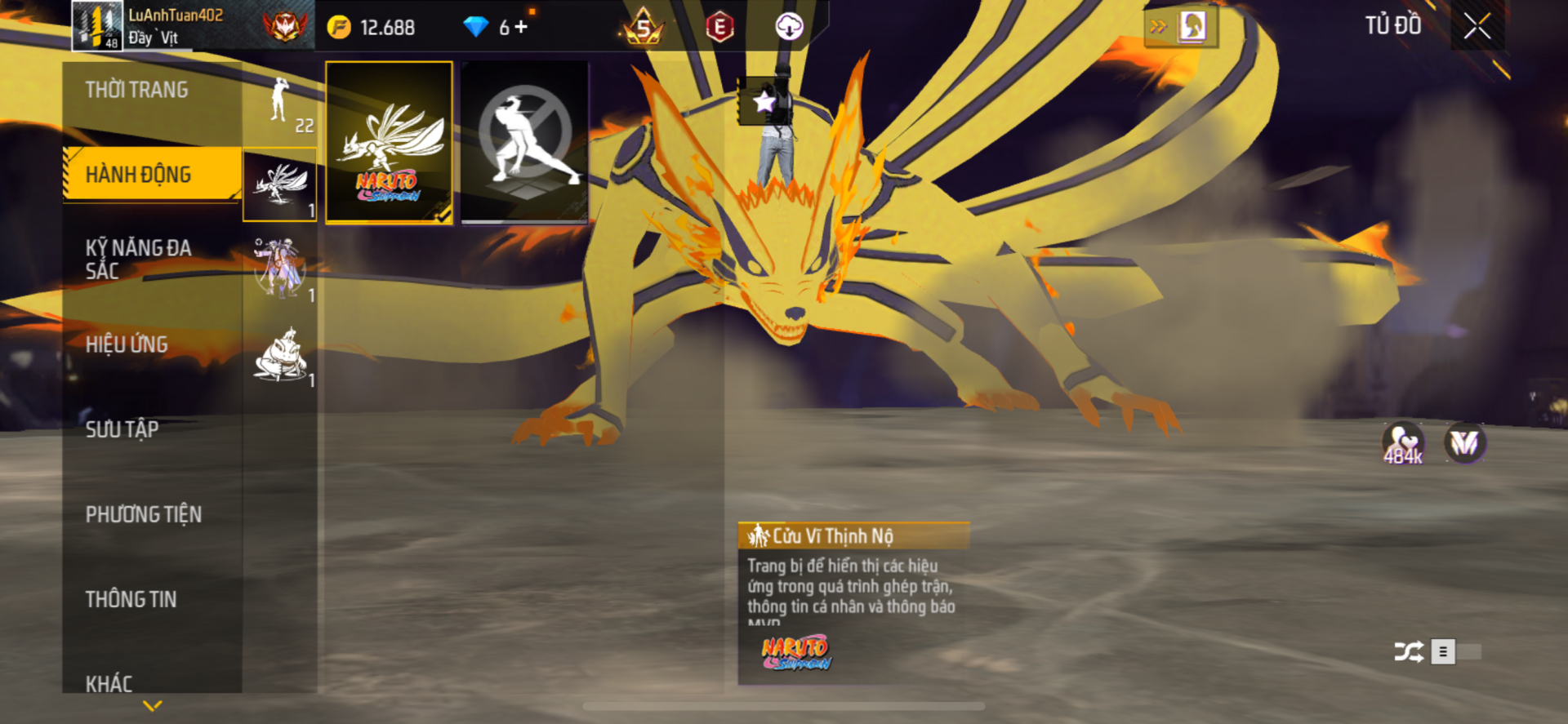The height and width of the screenshot is (724, 1568).
Task: Select the Naruto nine-tails emote tile
Action: click(x=389, y=142)
